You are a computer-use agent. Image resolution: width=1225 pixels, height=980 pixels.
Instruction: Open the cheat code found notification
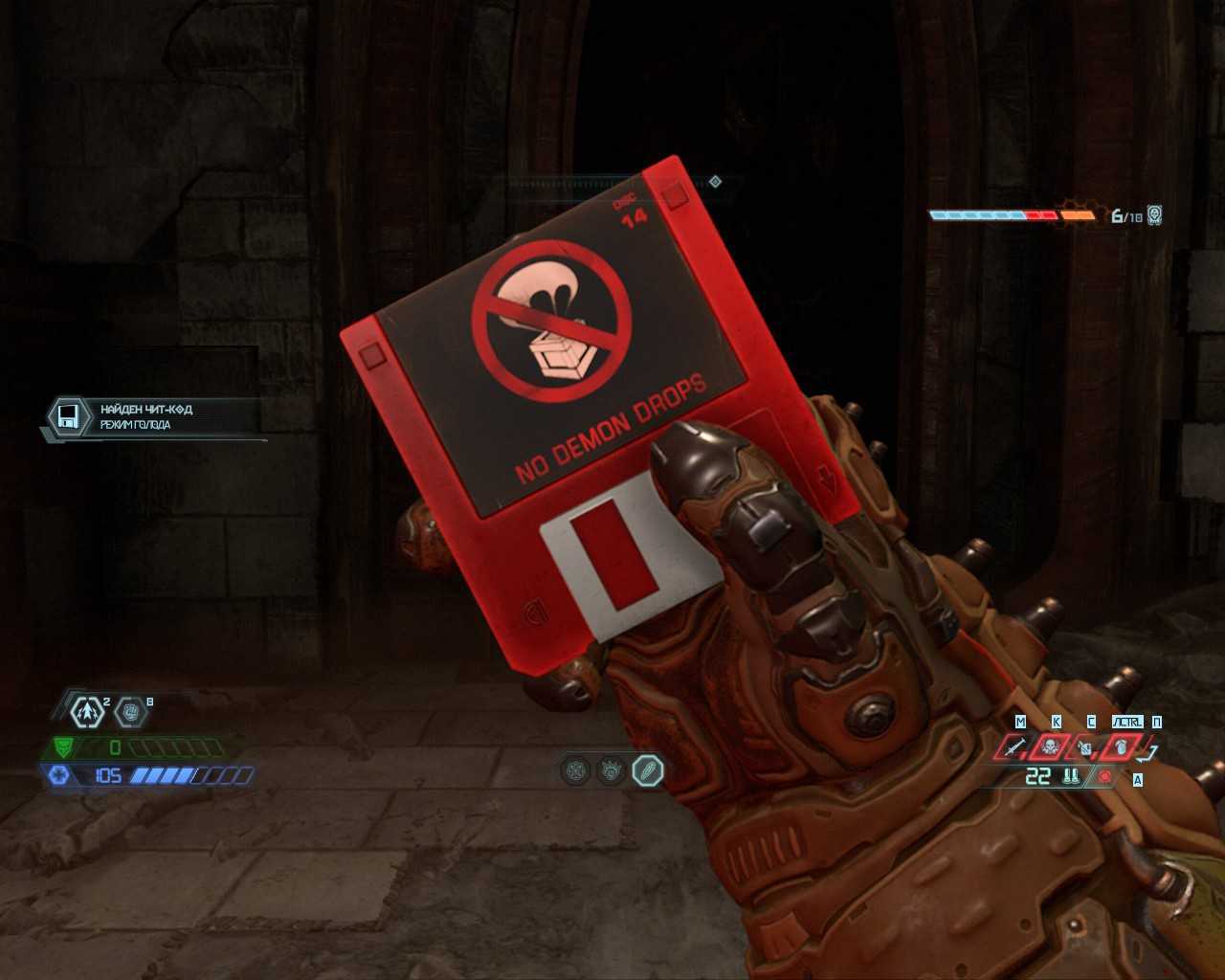(x=151, y=417)
